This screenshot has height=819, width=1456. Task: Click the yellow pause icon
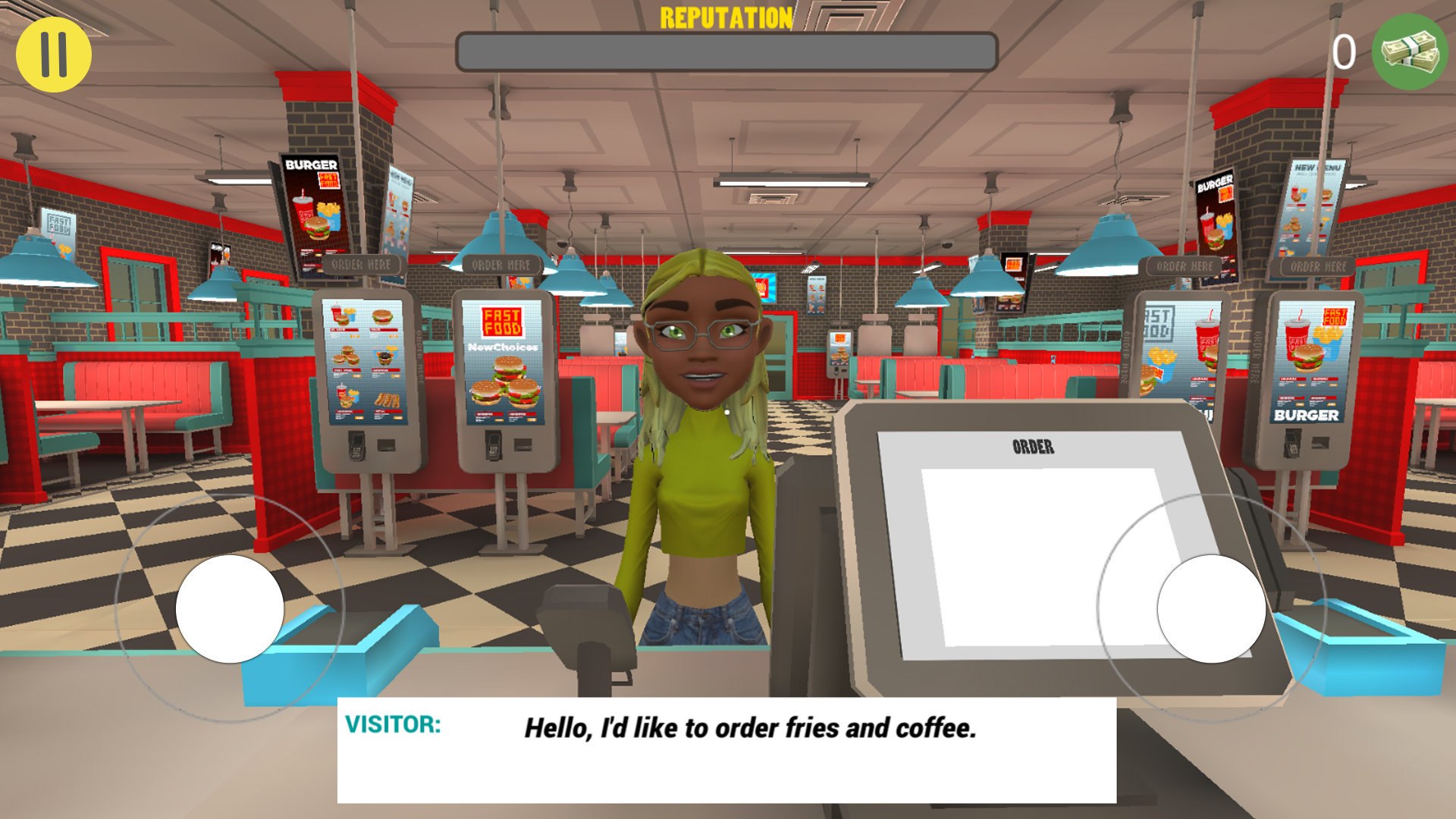54,53
